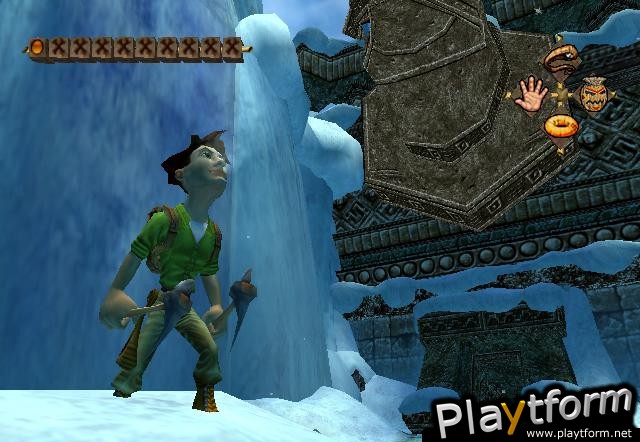Select the open hand item icon

point(530,95)
